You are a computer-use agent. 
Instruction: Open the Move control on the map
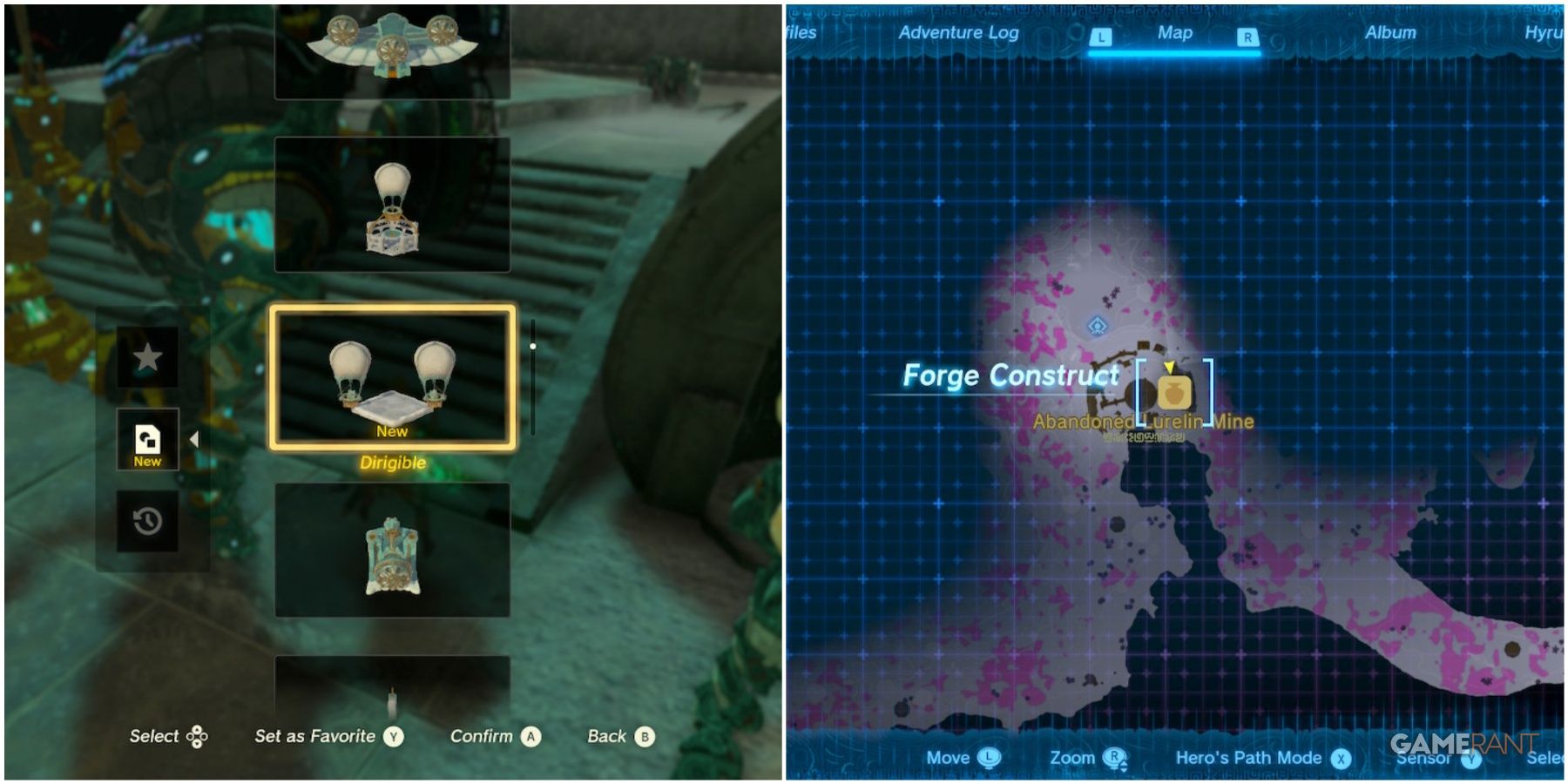pyautogui.click(x=988, y=757)
